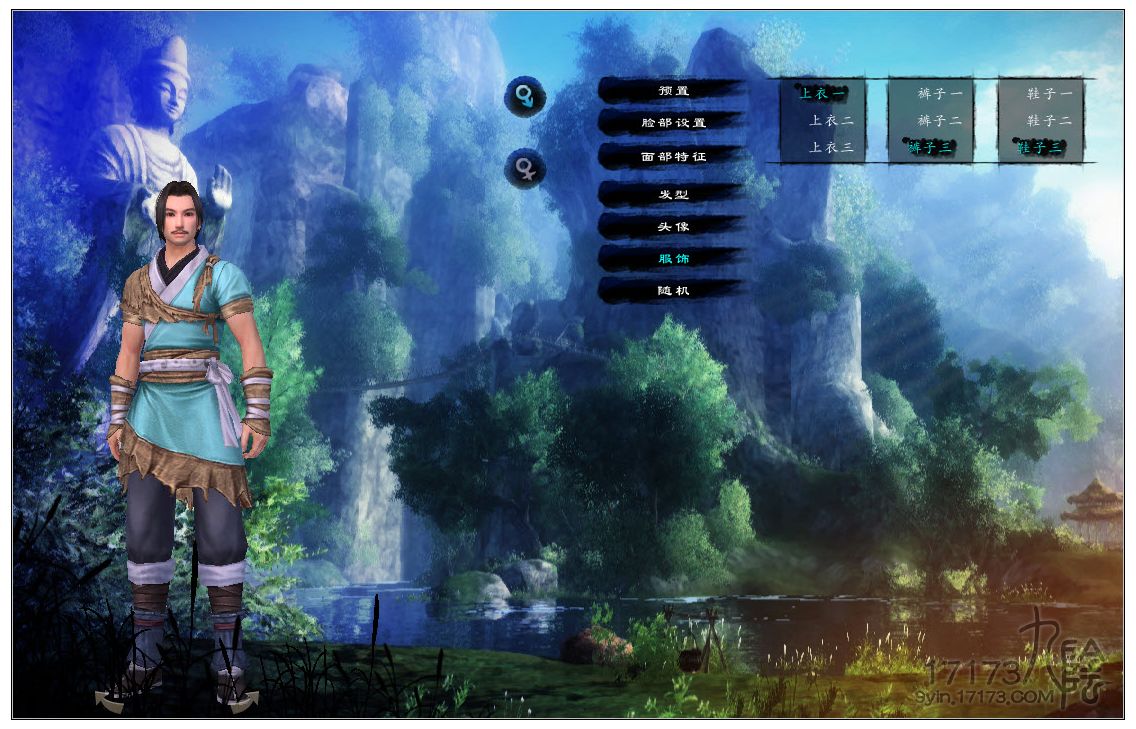Select the female gender icon
The image size is (1136, 729).
(525, 168)
